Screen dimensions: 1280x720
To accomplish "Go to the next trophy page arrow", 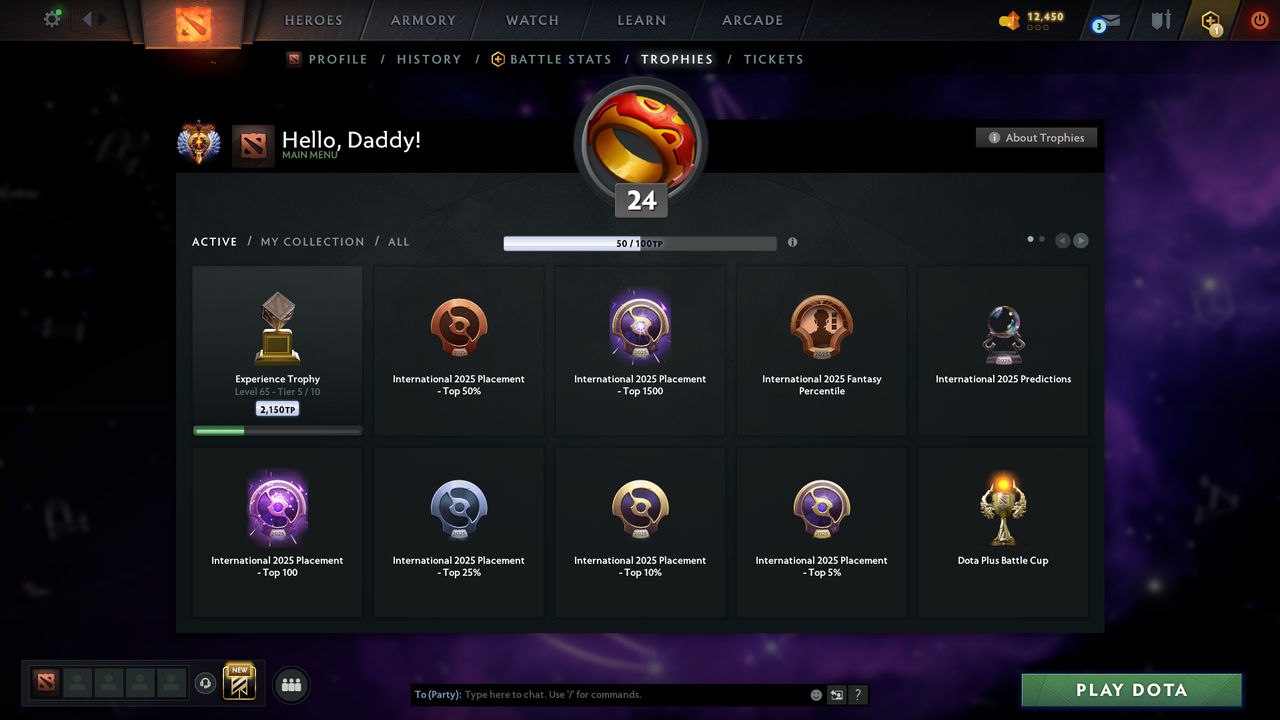I will [x=1081, y=240].
